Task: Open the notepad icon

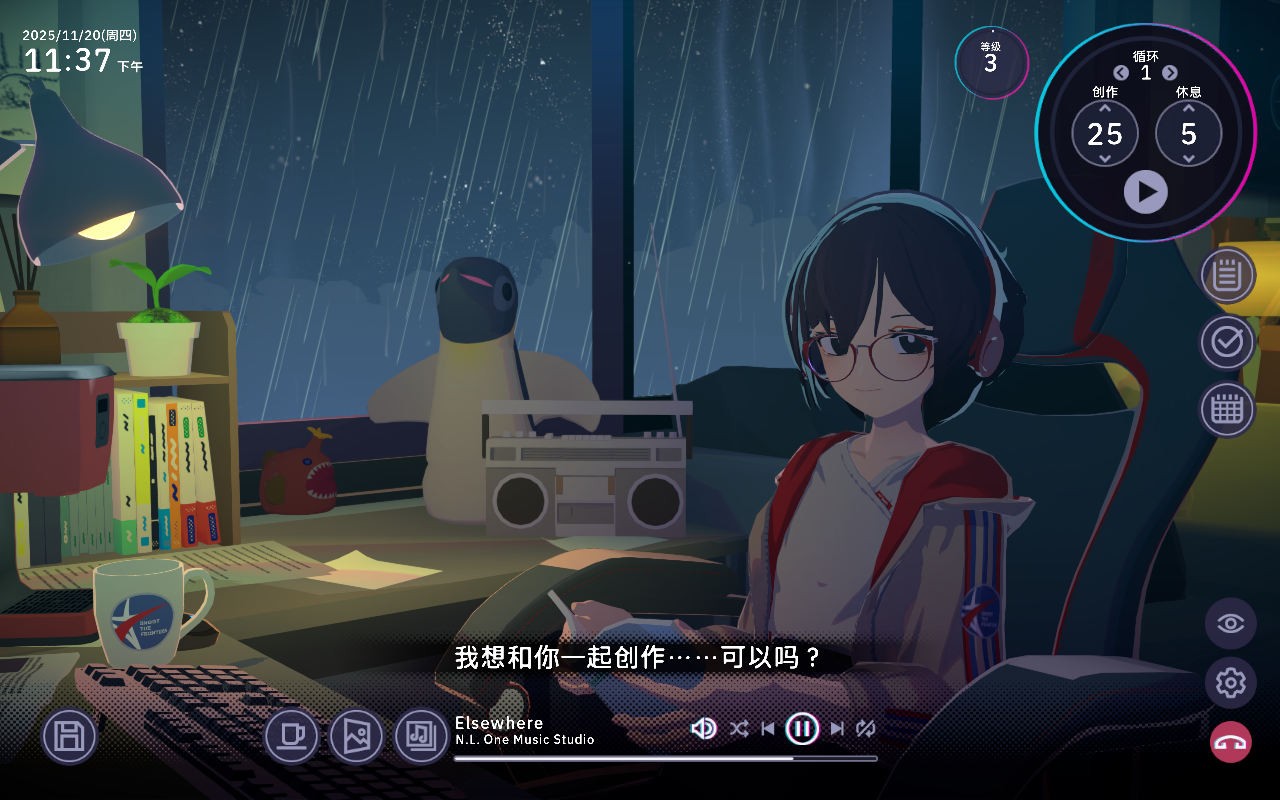Action: pyautogui.click(x=1228, y=275)
